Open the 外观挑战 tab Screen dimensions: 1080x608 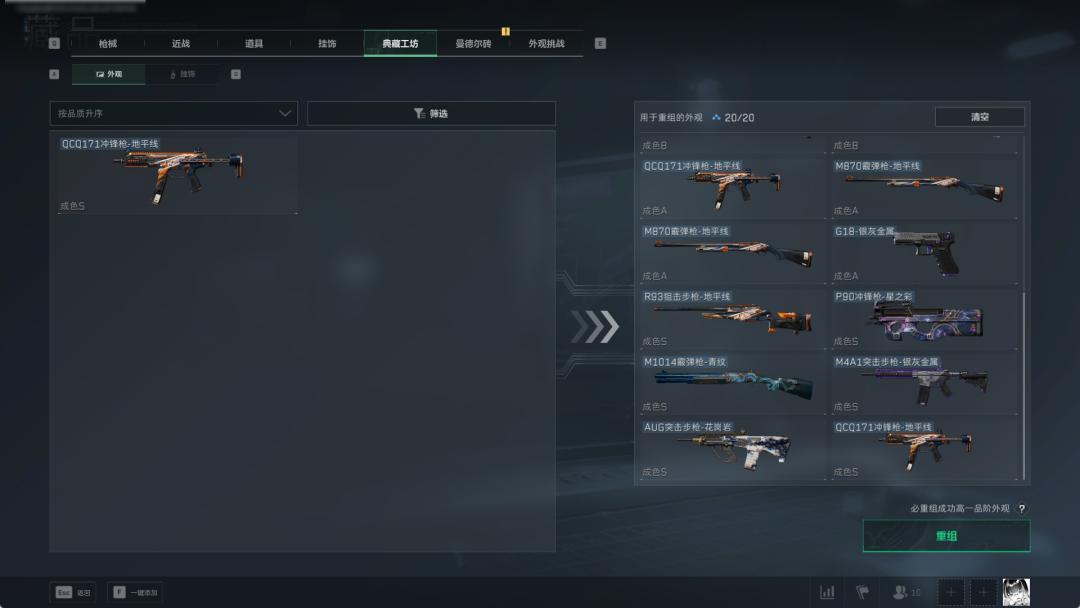coord(546,44)
